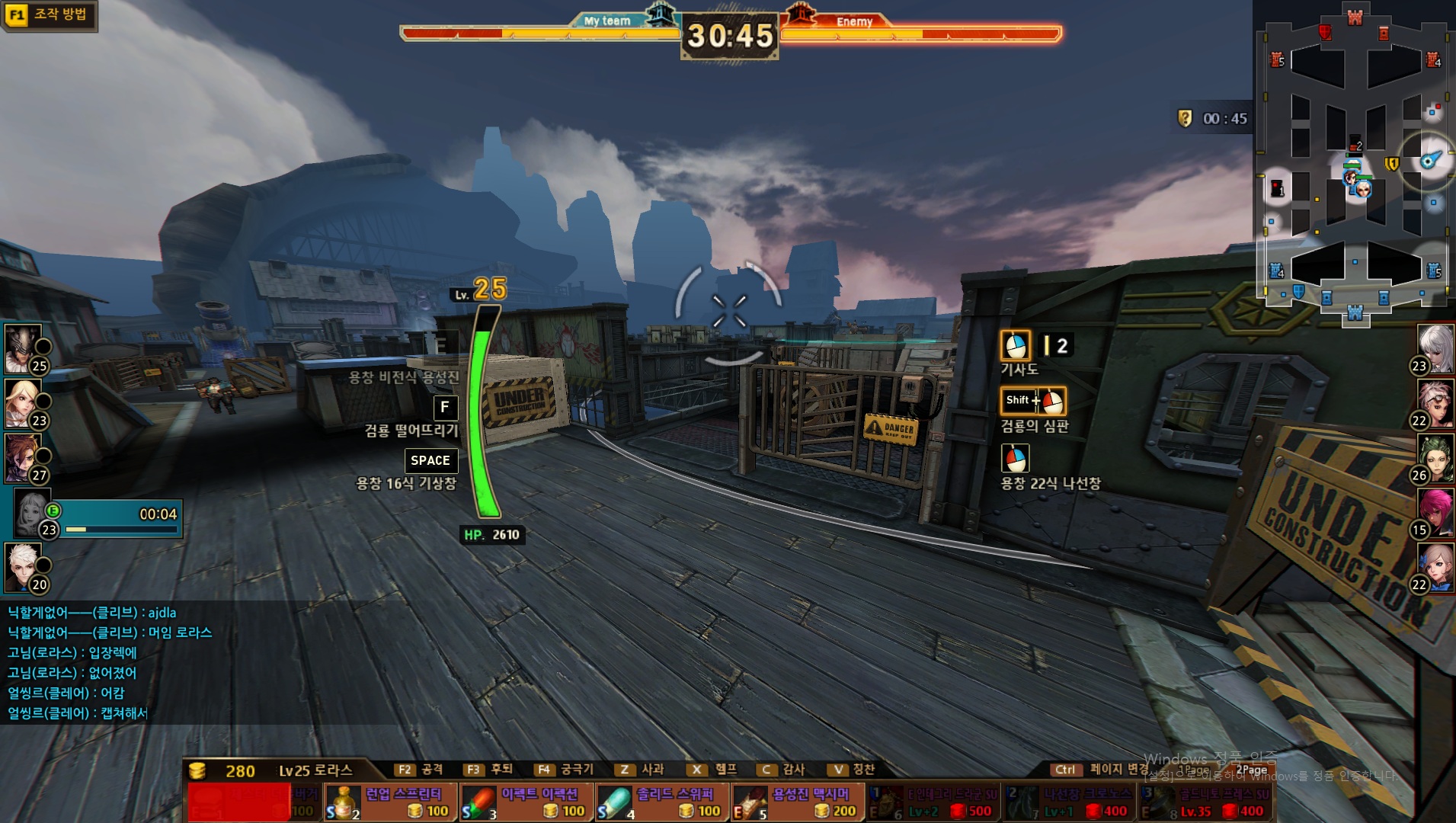Buy the 솔리드 스위퍼 item

click(661, 802)
